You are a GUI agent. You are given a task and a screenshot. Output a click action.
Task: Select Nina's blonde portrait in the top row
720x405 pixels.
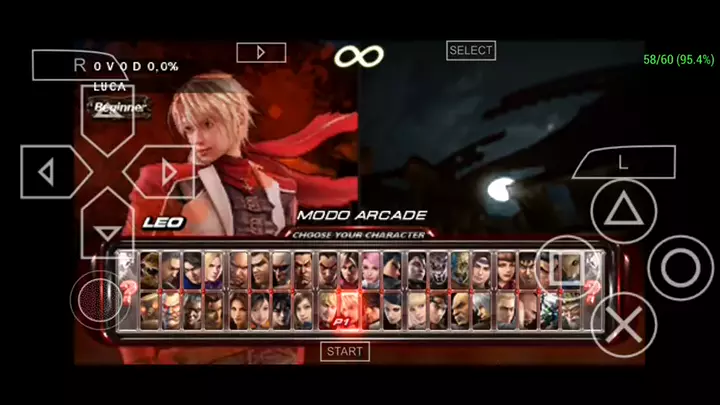click(x=216, y=268)
